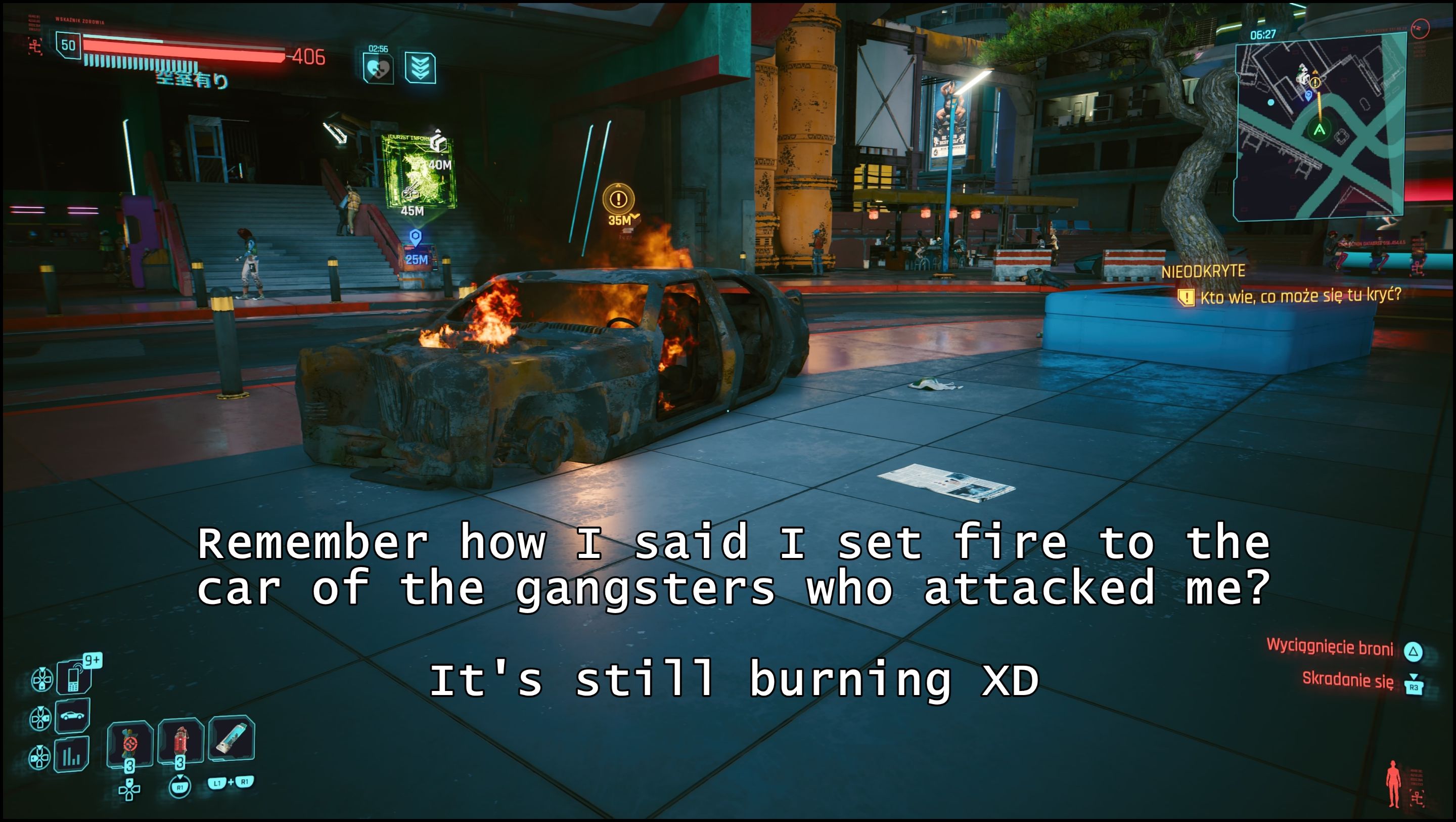Screen dimensions: 1456x822
Task: Click the level 50 badge
Action: pyautogui.click(x=68, y=45)
